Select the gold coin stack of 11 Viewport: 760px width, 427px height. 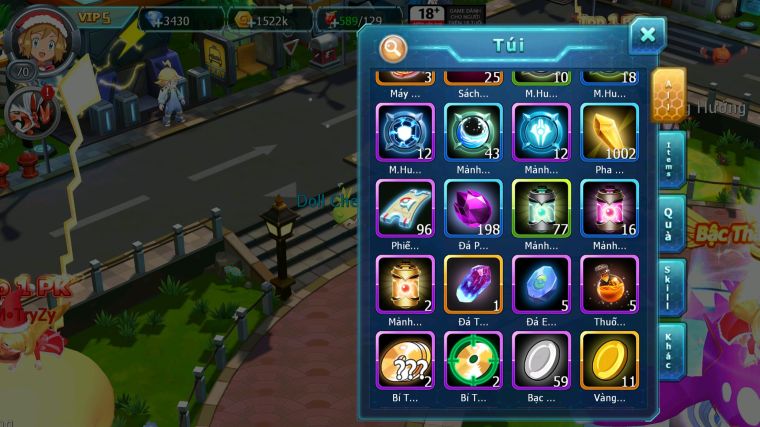[609, 359]
